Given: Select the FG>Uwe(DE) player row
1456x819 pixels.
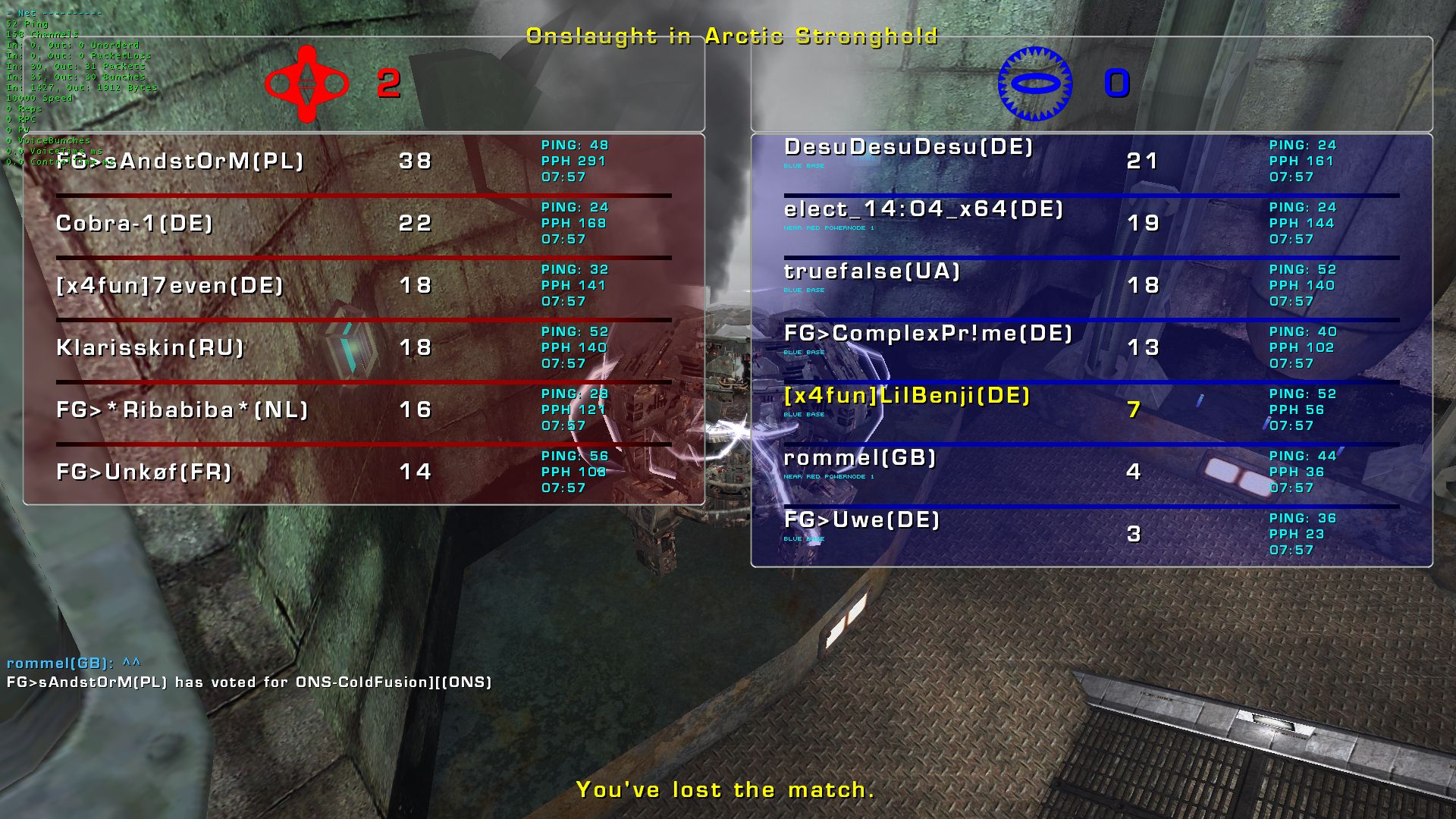Looking at the screenshot, I should point(861,520).
